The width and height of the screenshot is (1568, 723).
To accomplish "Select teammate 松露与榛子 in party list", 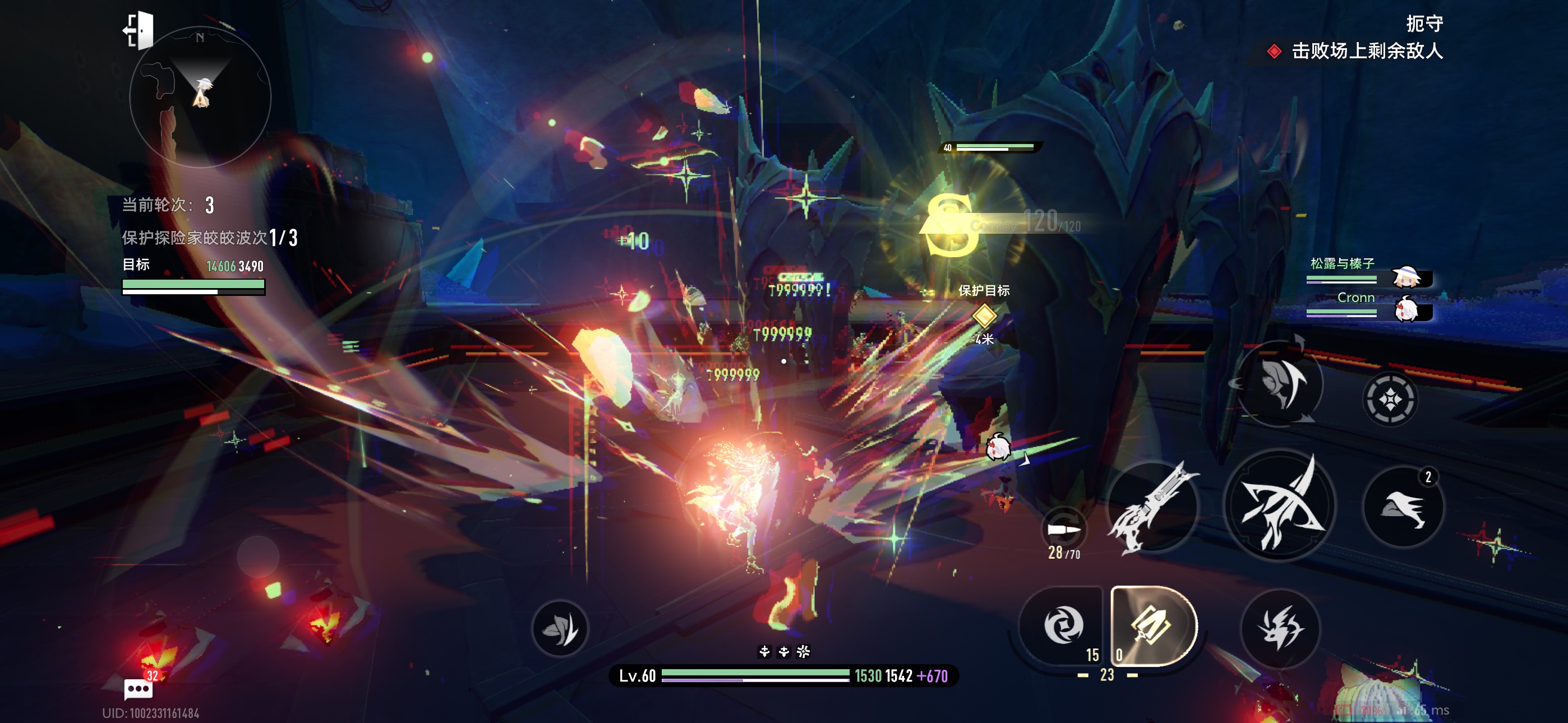I will pyautogui.click(x=1368, y=271).
